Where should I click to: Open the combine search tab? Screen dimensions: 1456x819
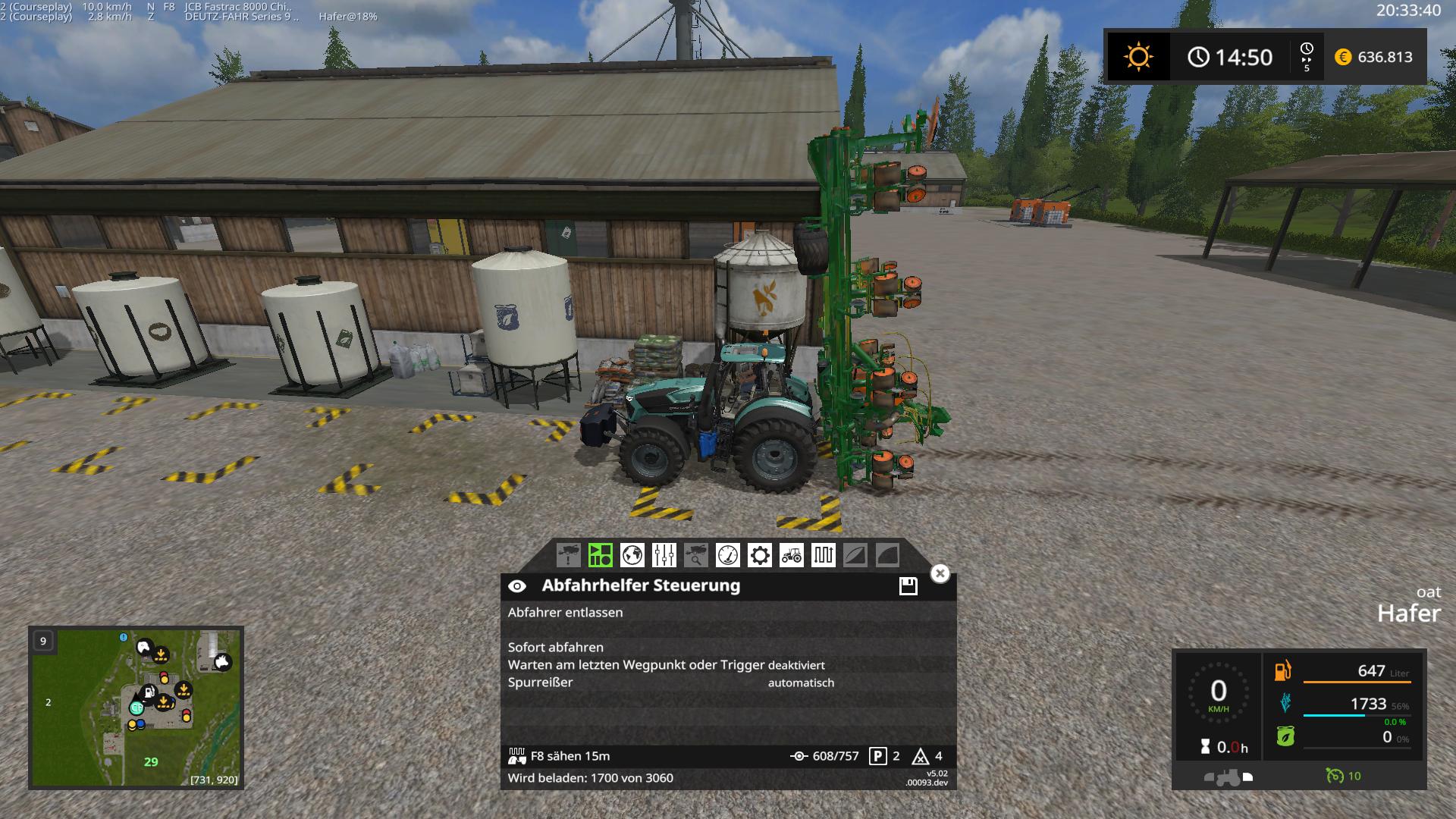(x=695, y=555)
